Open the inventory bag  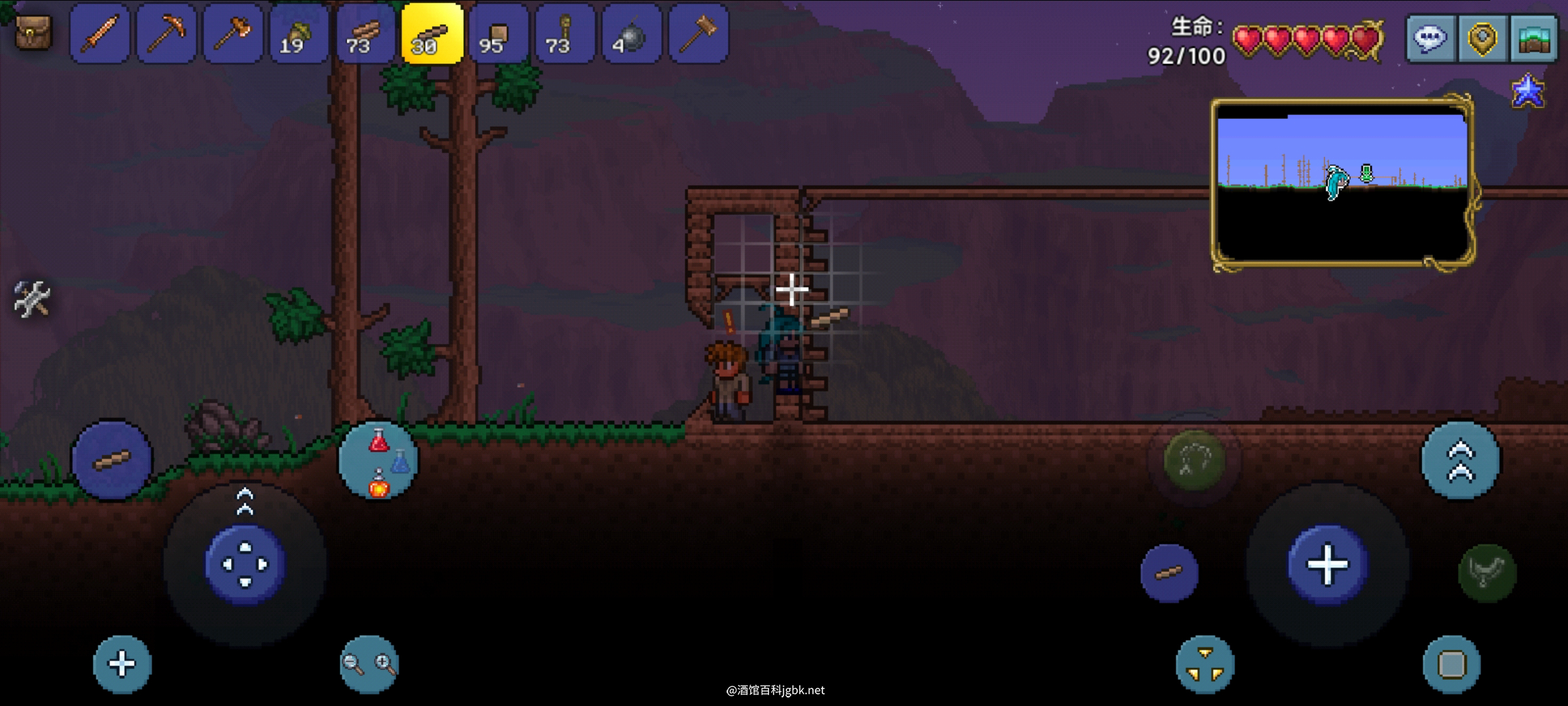(33, 33)
